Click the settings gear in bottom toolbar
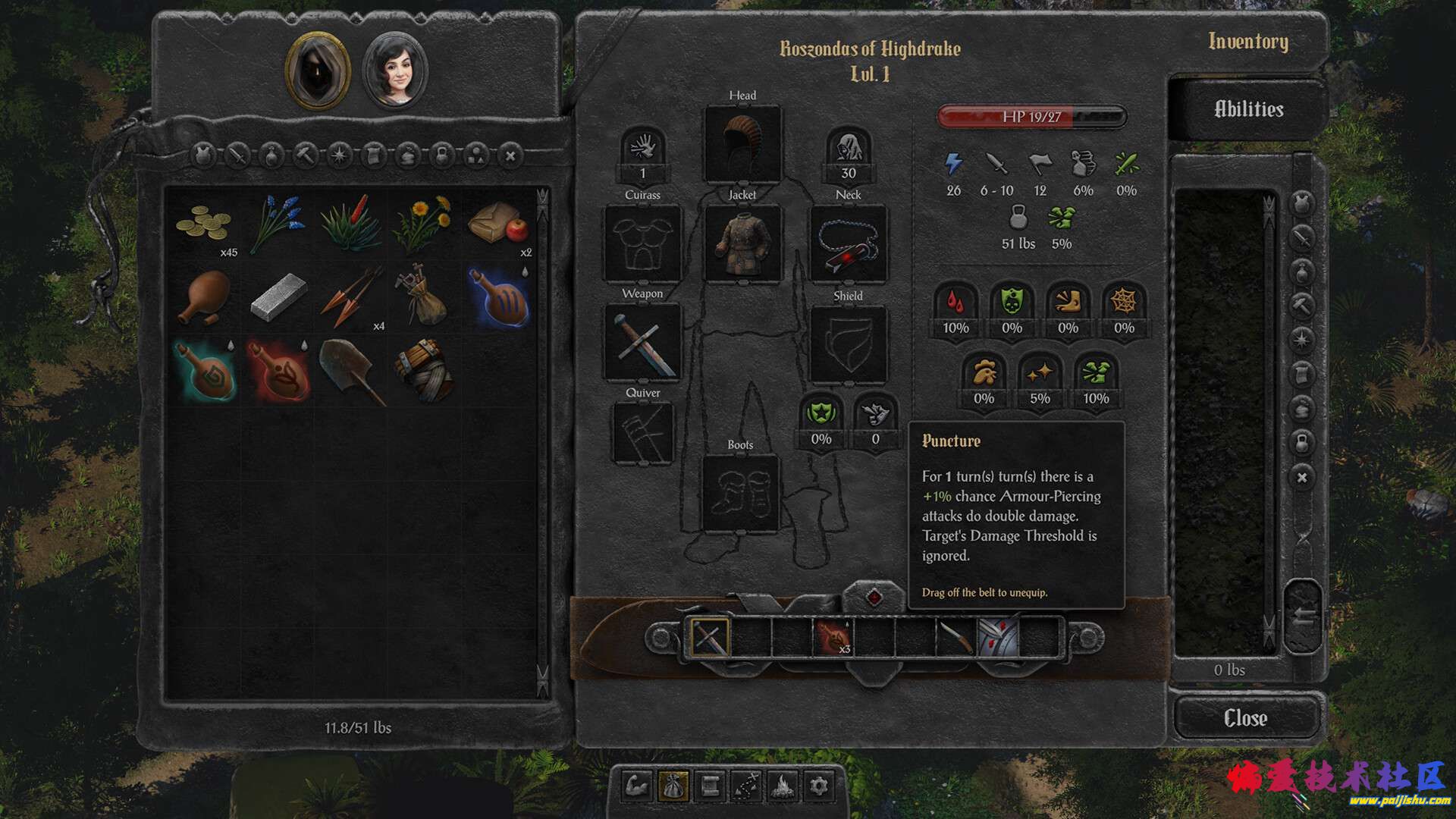Screen dimensions: 1456x819 pos(818,786)
